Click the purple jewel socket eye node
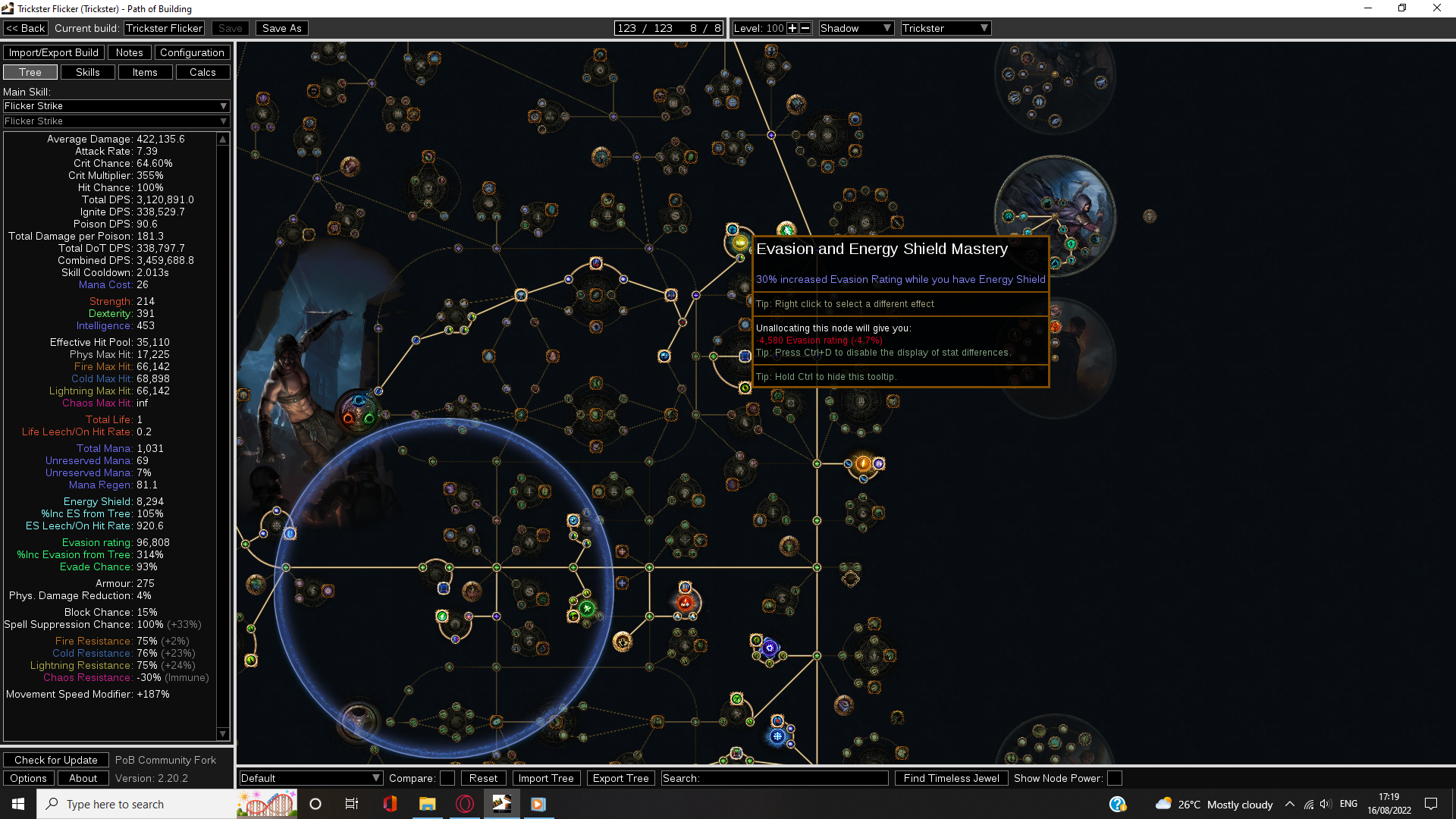This screenshot has height=819, width=1456. click(769, 647)
